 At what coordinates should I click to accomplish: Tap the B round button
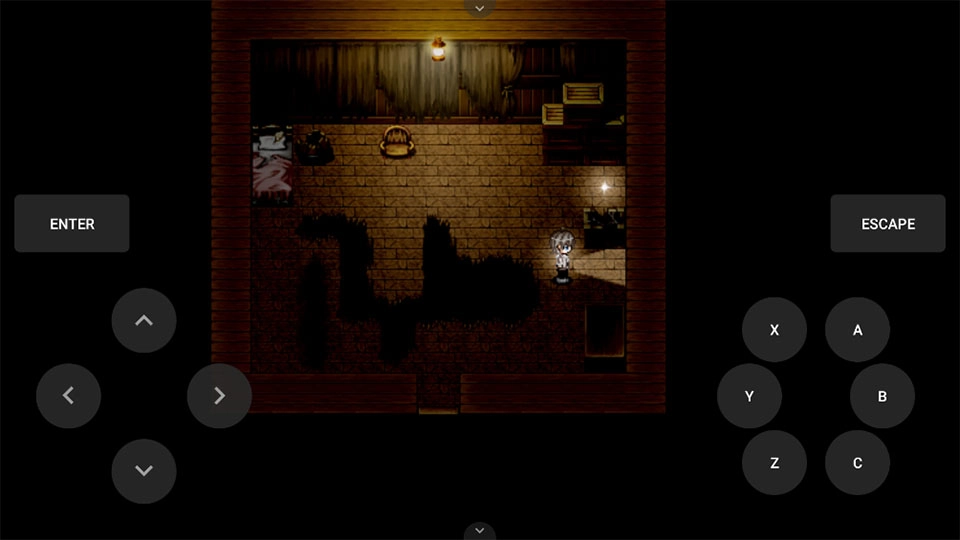tap(882, 396)
